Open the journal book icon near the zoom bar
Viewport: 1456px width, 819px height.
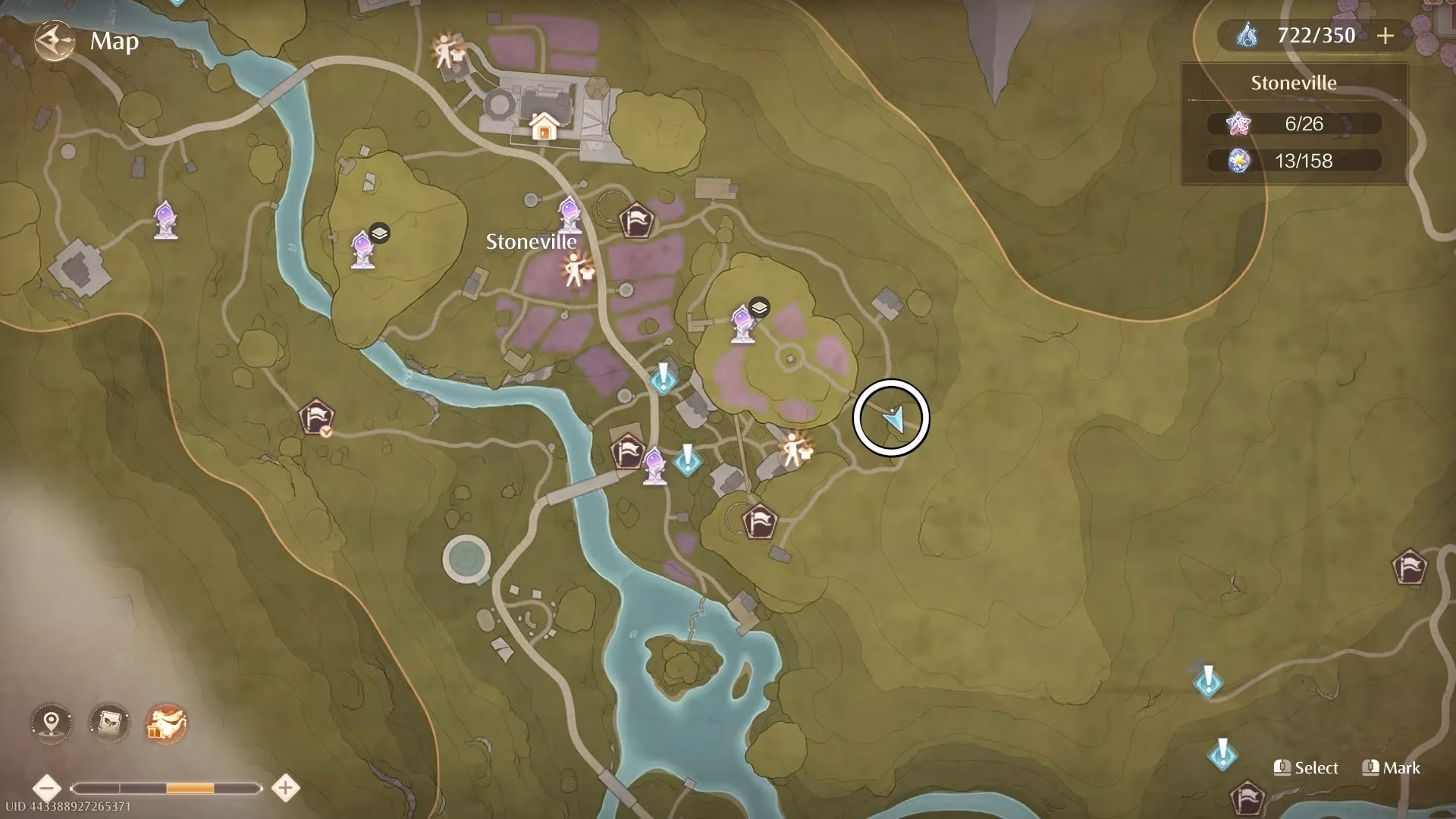[x=108, y=724]
